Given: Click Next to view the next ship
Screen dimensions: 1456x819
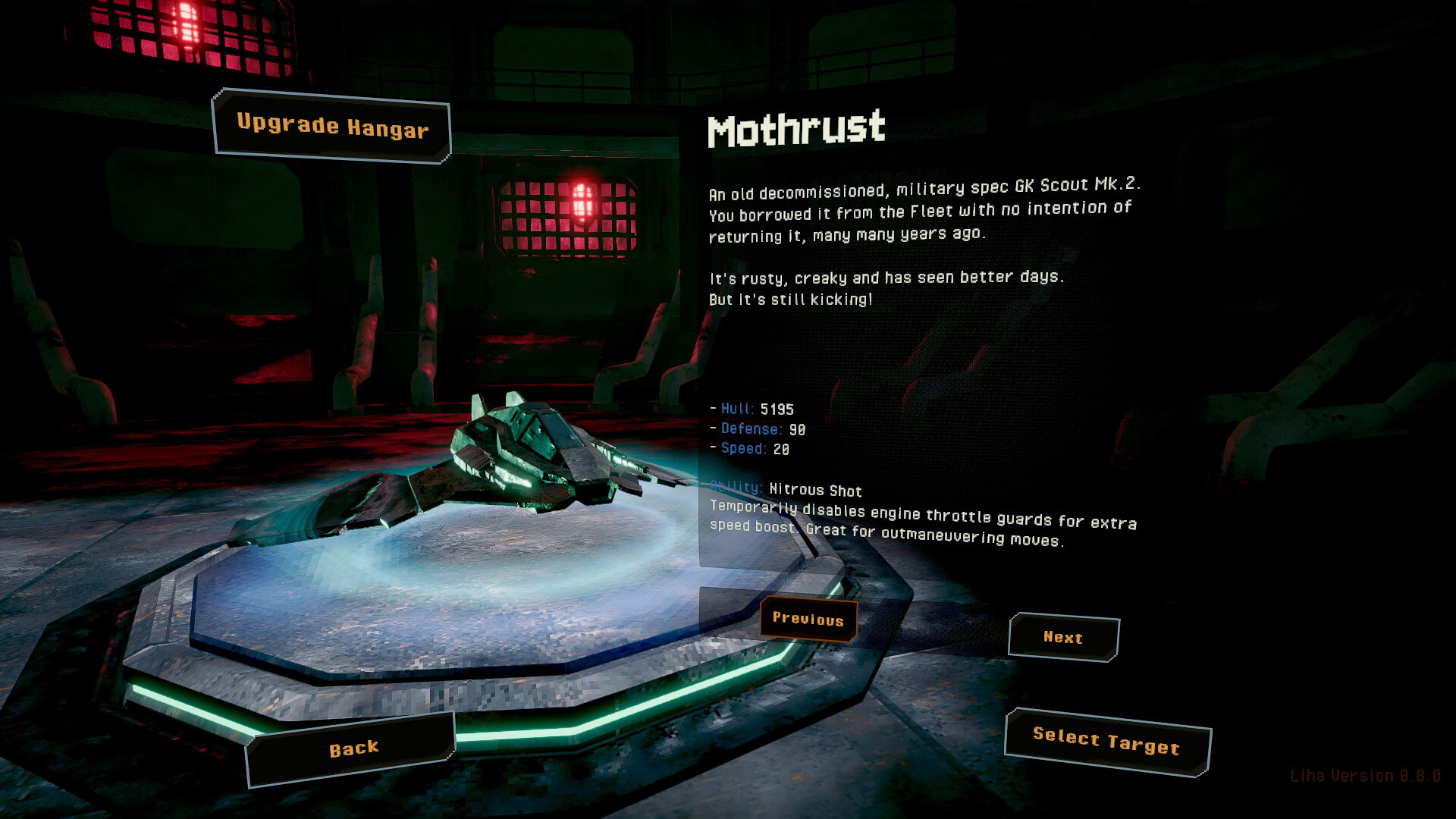Looking at the screenshot, I should click(x=1062, y=638).
